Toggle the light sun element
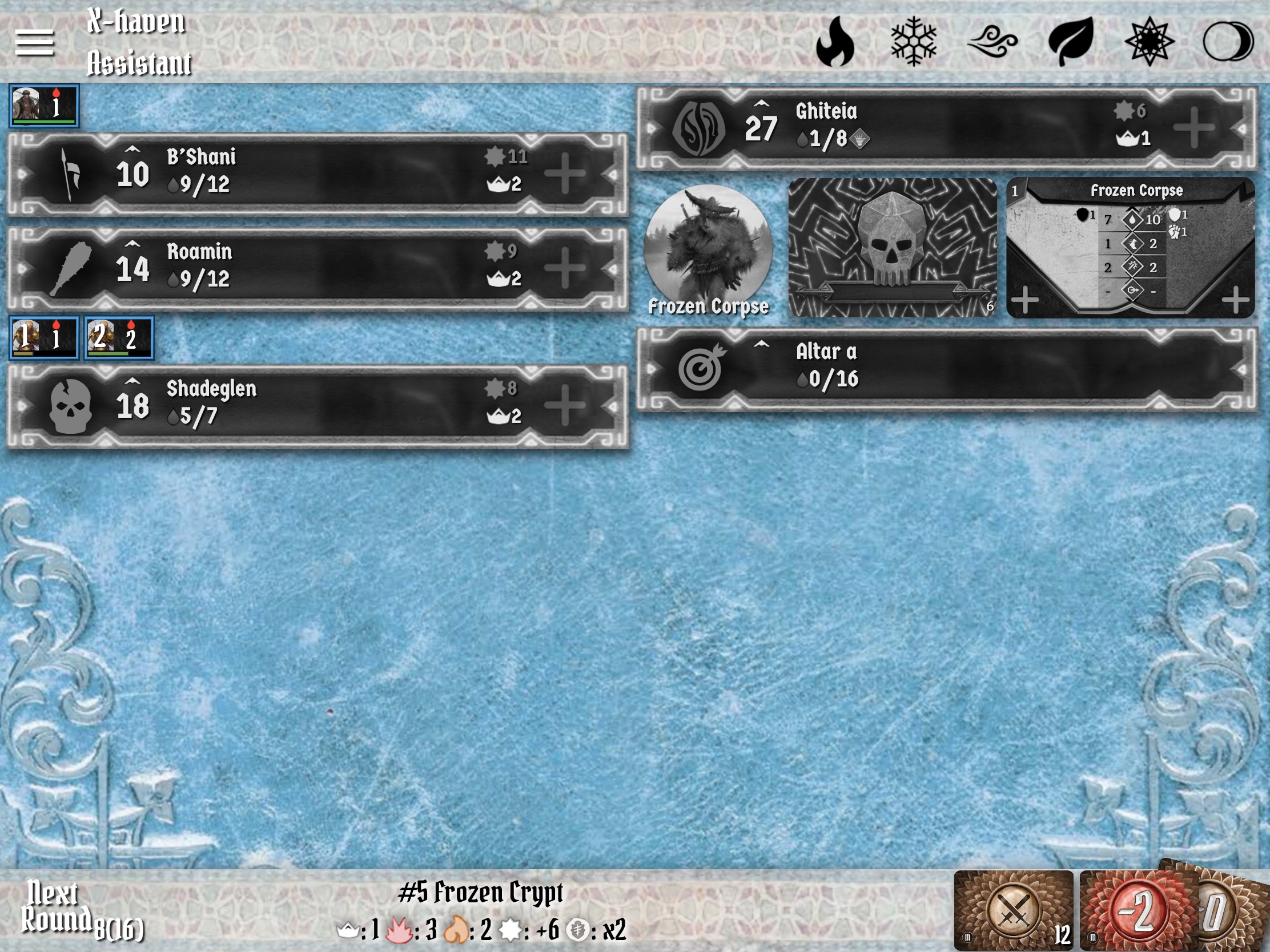Screen dimensions: 1270x952 [1150, 42]
